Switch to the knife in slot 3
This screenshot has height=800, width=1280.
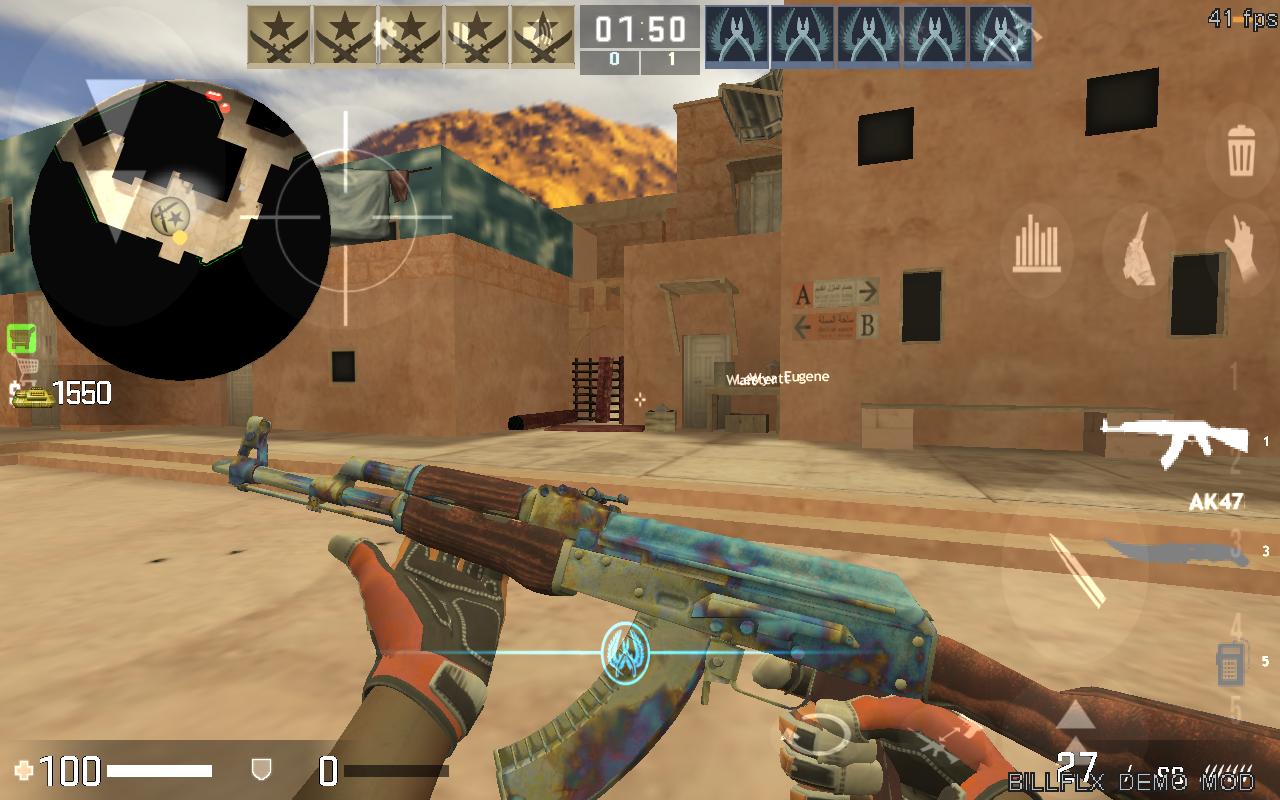[x=1172, y=552]
